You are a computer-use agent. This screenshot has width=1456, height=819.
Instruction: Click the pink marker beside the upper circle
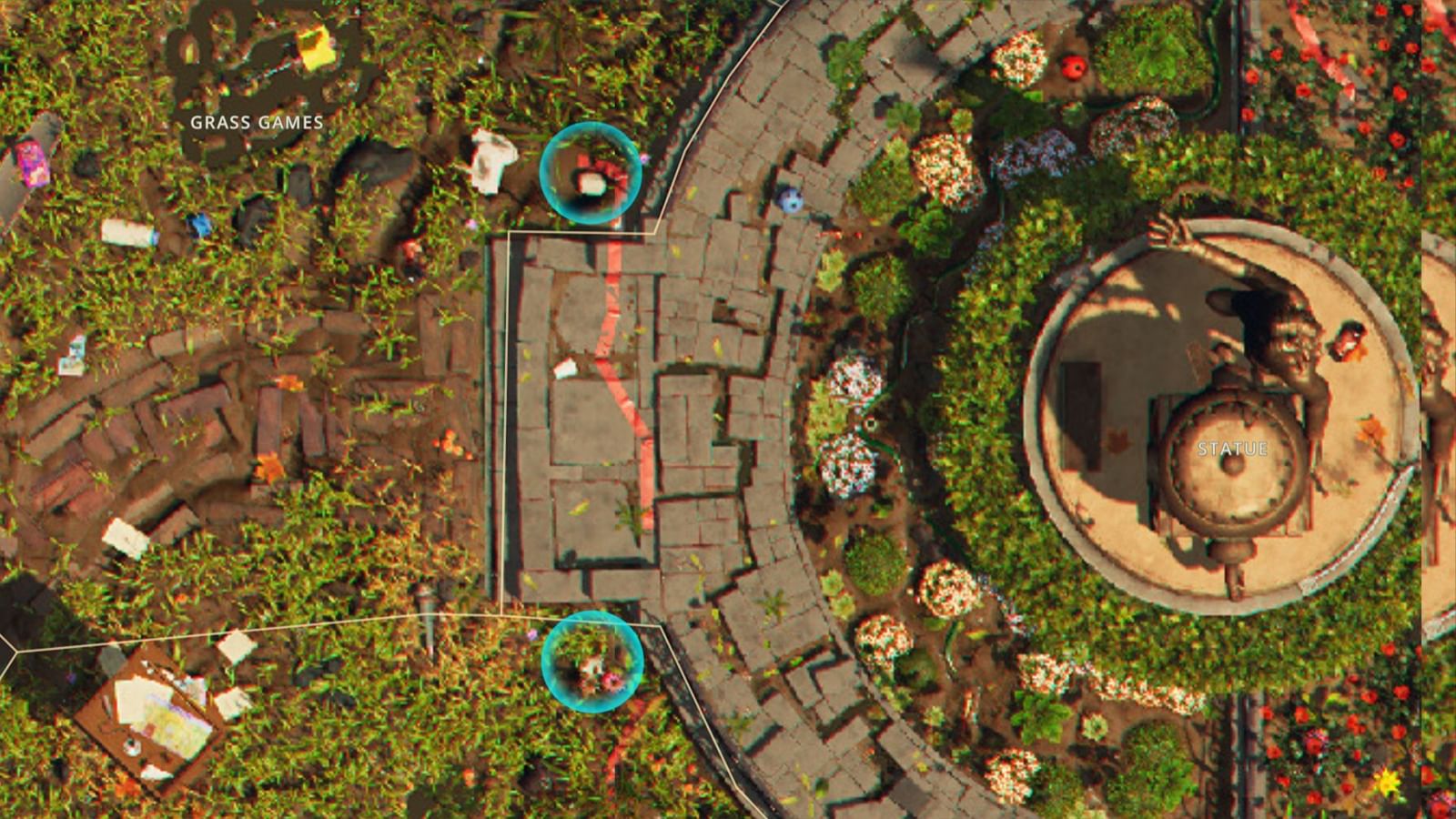point(643,157)
